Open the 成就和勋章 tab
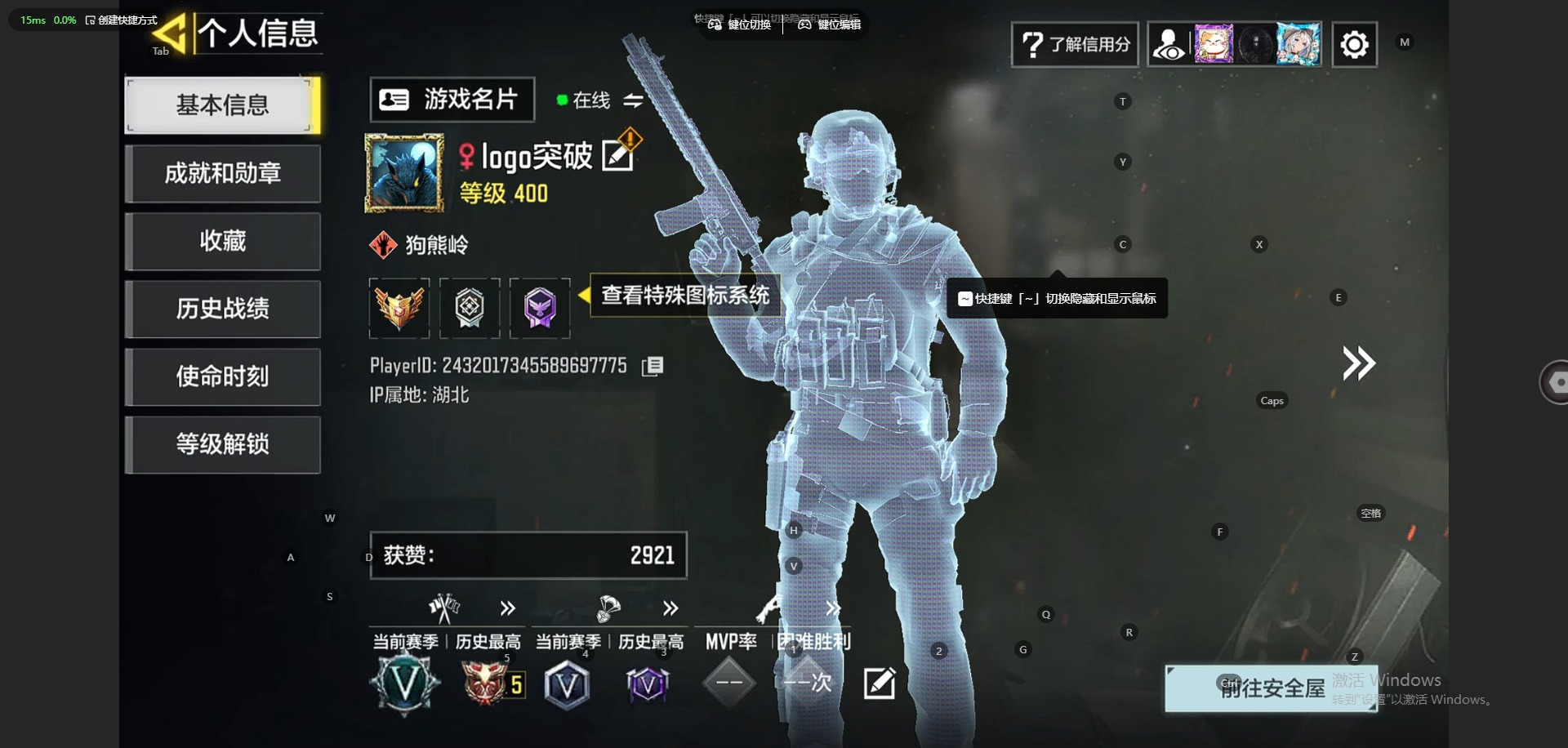 tap(222, 173)
